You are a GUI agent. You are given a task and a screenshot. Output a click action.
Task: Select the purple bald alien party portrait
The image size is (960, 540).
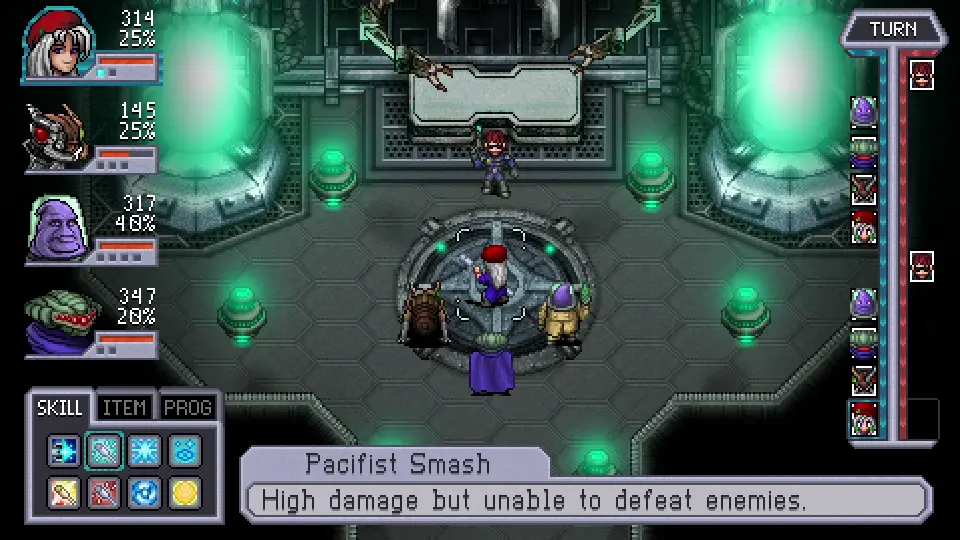tap(58, 228)
